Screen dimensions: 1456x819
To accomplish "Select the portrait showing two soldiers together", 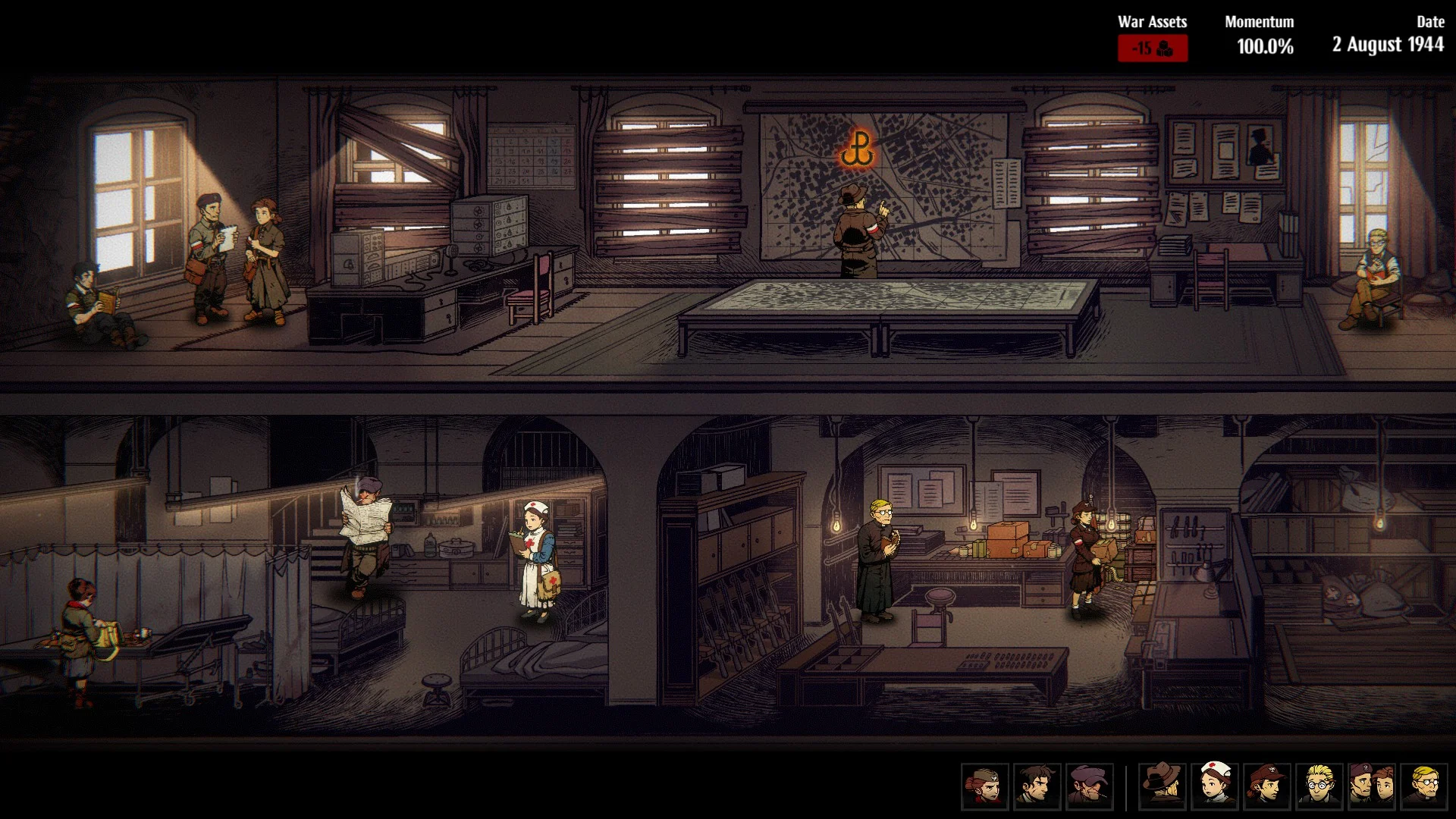I will pyautogui.click(x=1372, y=786).
